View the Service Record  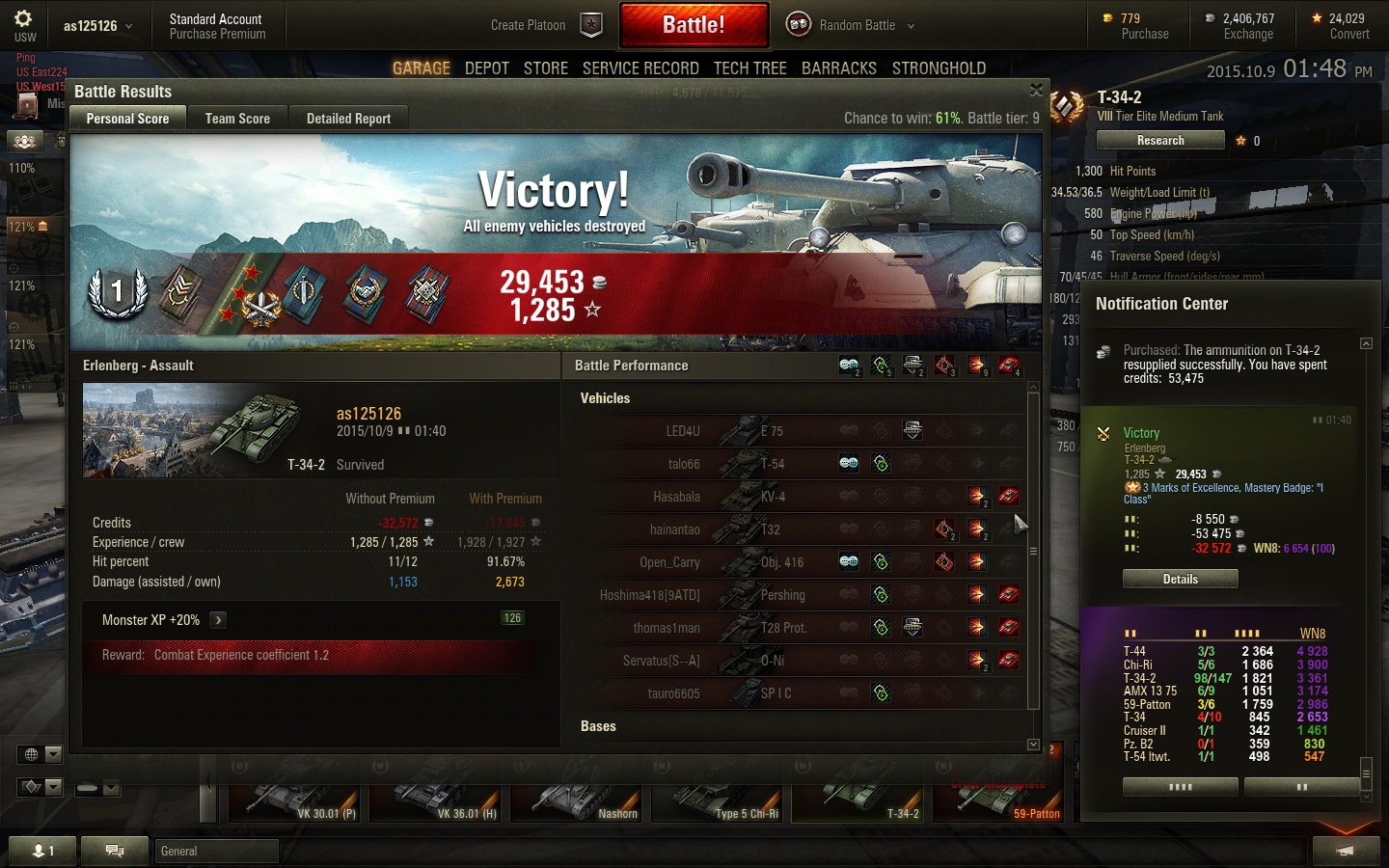click(640, 68)
